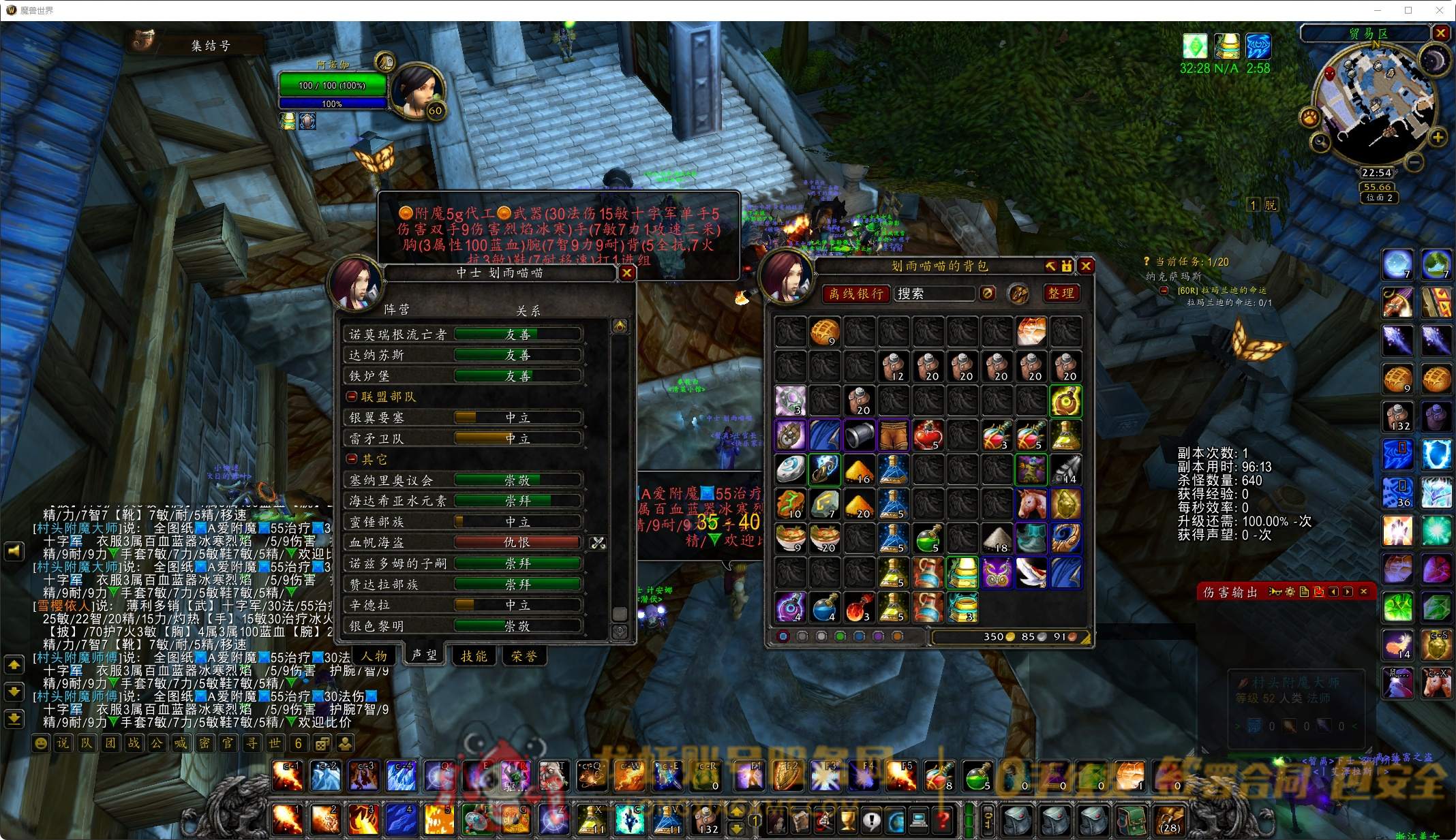
Task: Select the 说 say chat channel
Action: [x=63, y=743]
